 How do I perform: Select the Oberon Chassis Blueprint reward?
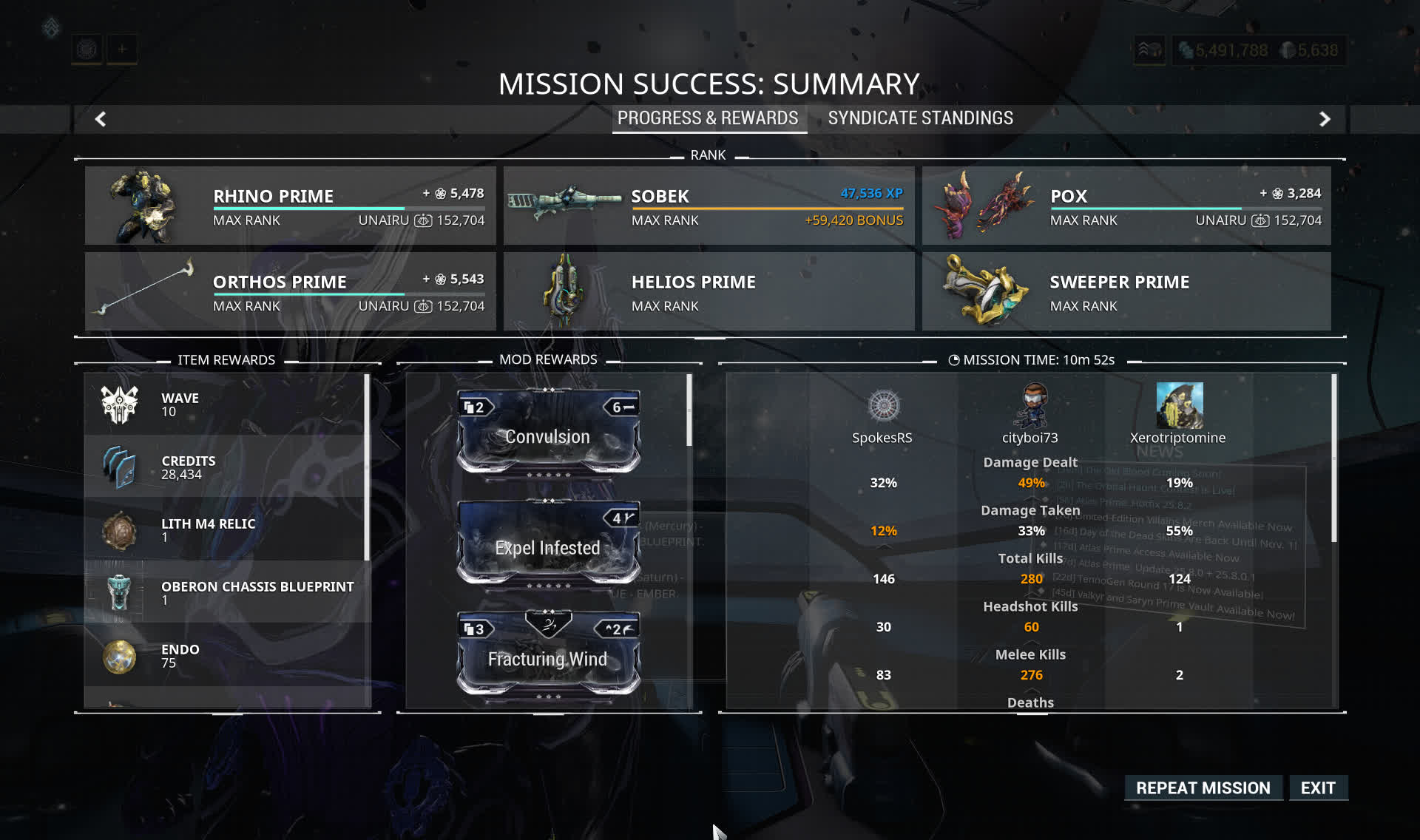tap(226, 592)
